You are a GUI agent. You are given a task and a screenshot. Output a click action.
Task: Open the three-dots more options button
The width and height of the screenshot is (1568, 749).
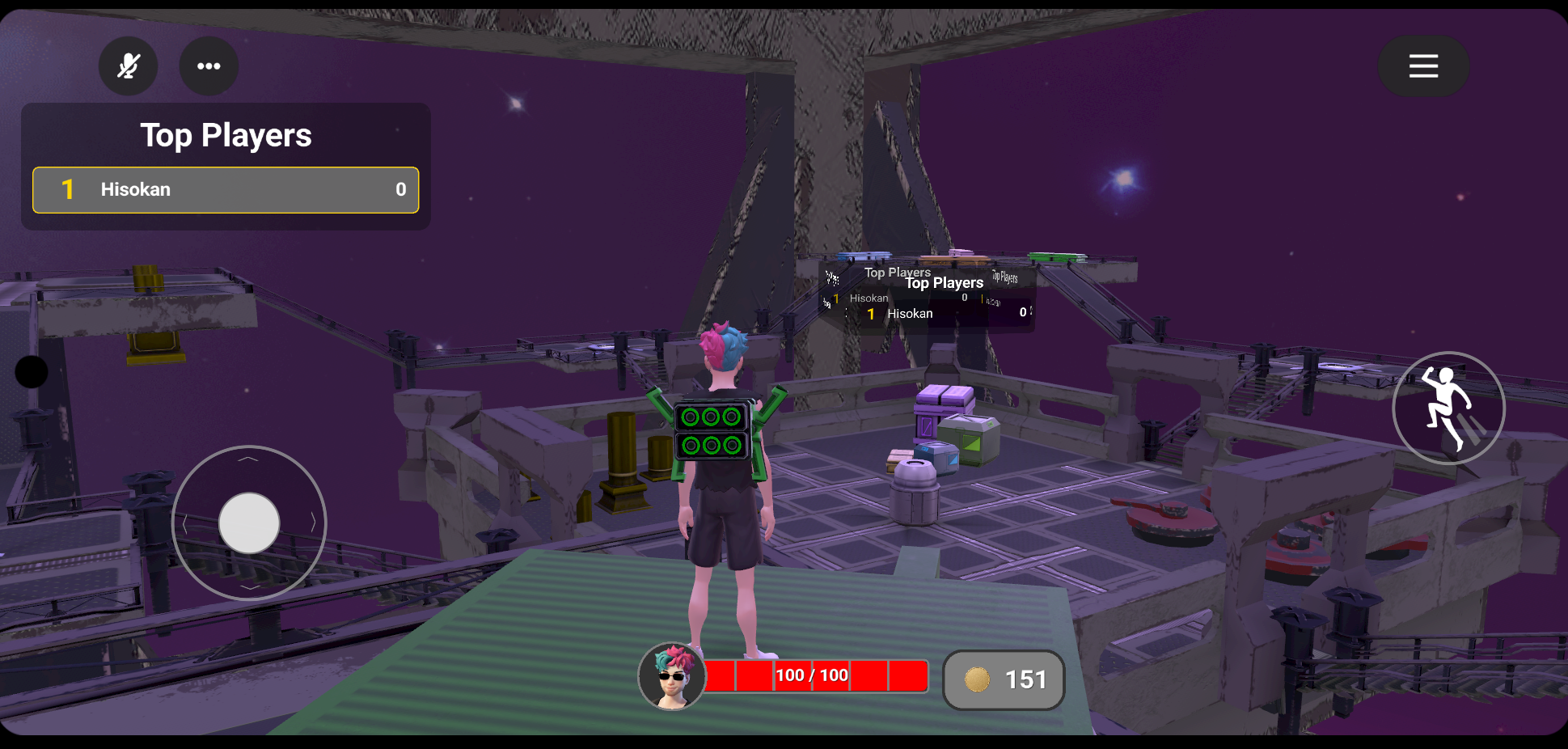(209, 66)
